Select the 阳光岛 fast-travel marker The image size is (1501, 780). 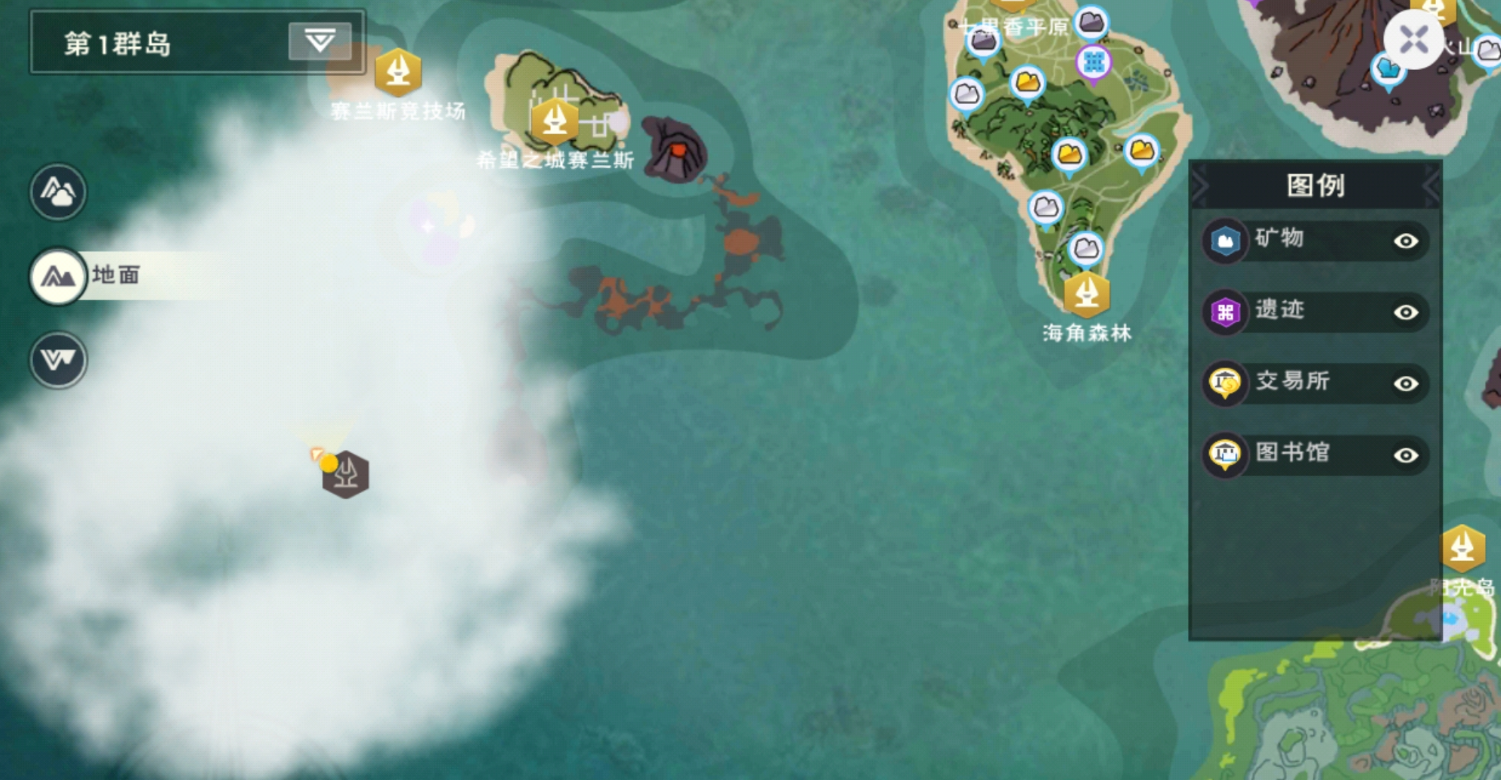coord(1462,548)
